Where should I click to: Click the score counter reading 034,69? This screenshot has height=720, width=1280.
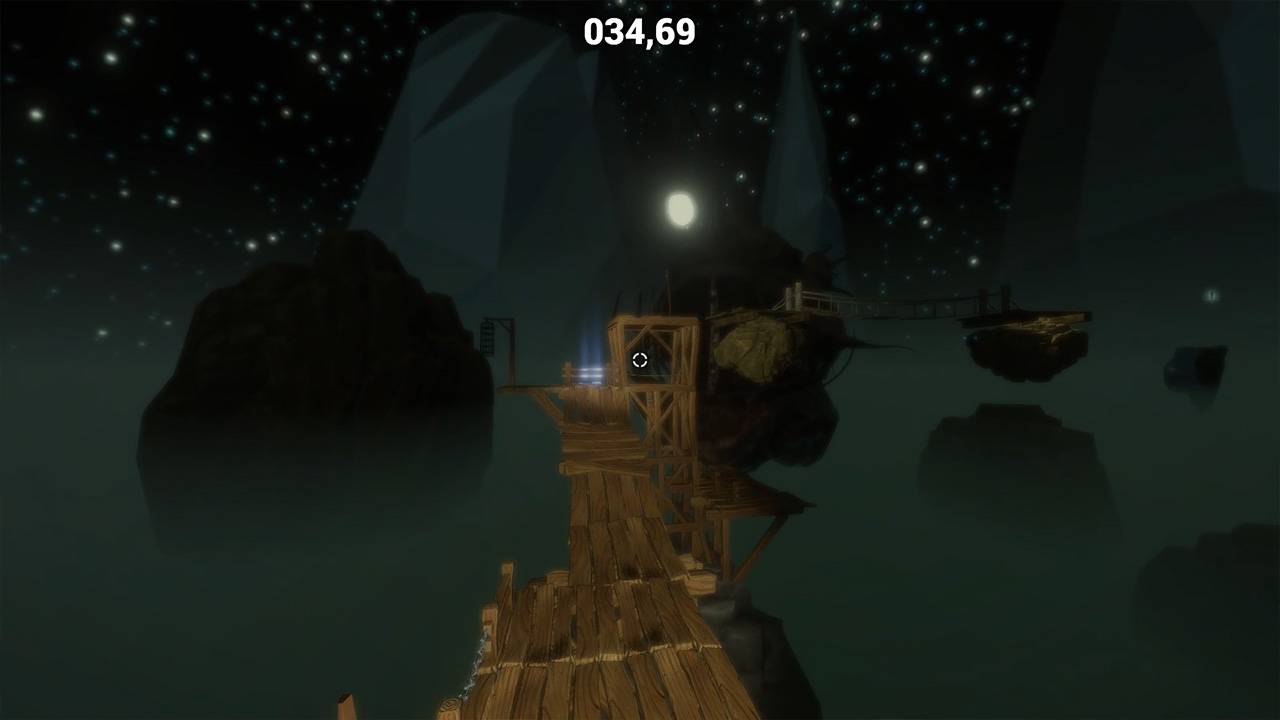click(x=639, y=31)
